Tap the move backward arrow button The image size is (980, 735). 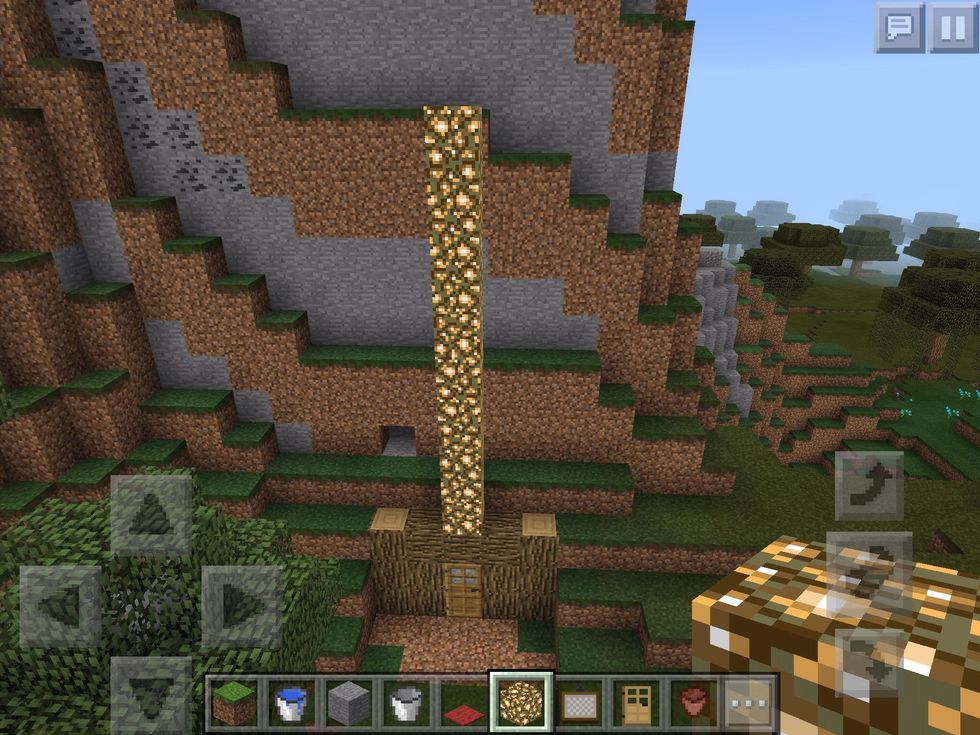click(x=151, y=692)
